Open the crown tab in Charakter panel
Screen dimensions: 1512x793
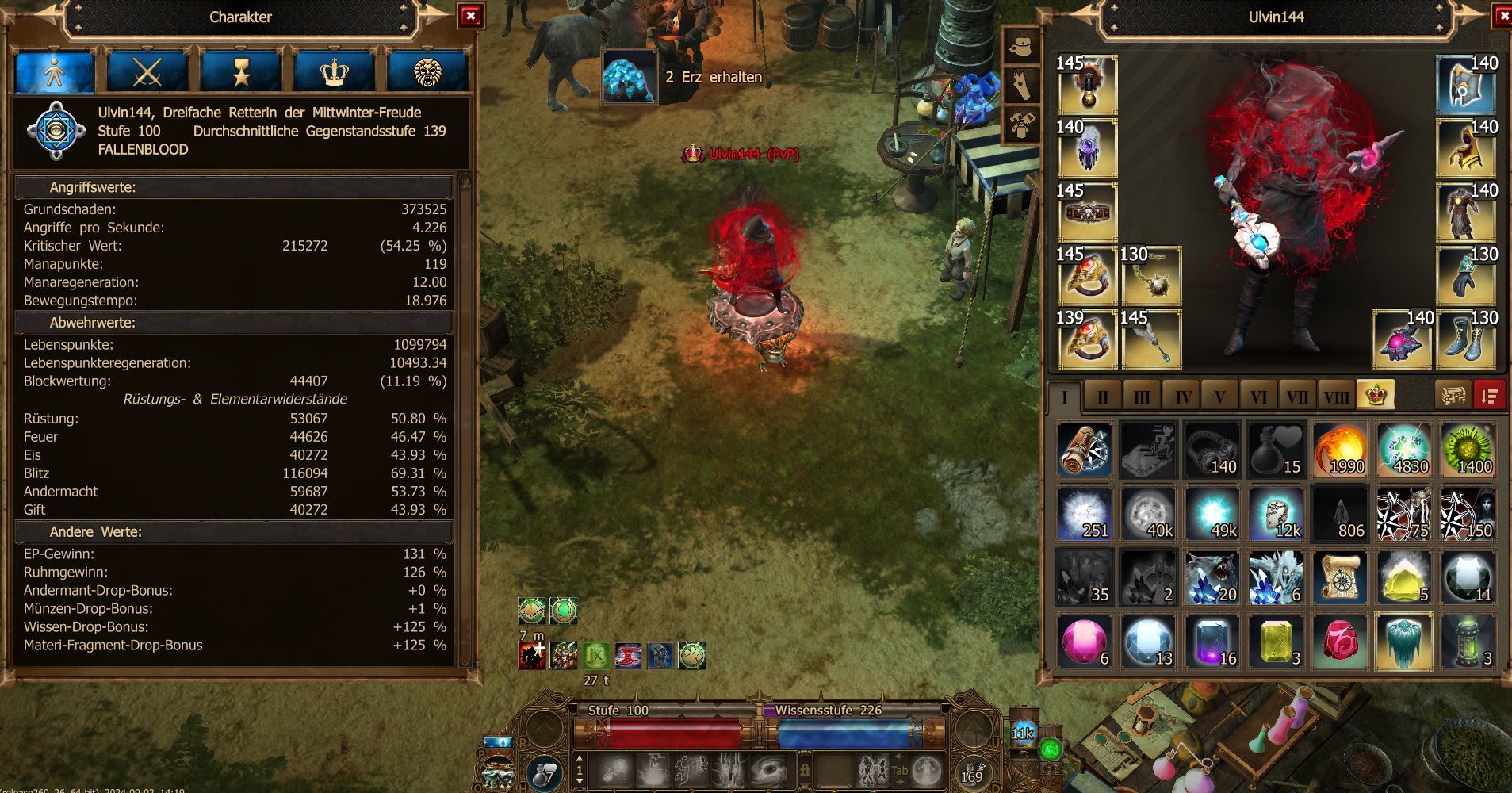point(335,73)
